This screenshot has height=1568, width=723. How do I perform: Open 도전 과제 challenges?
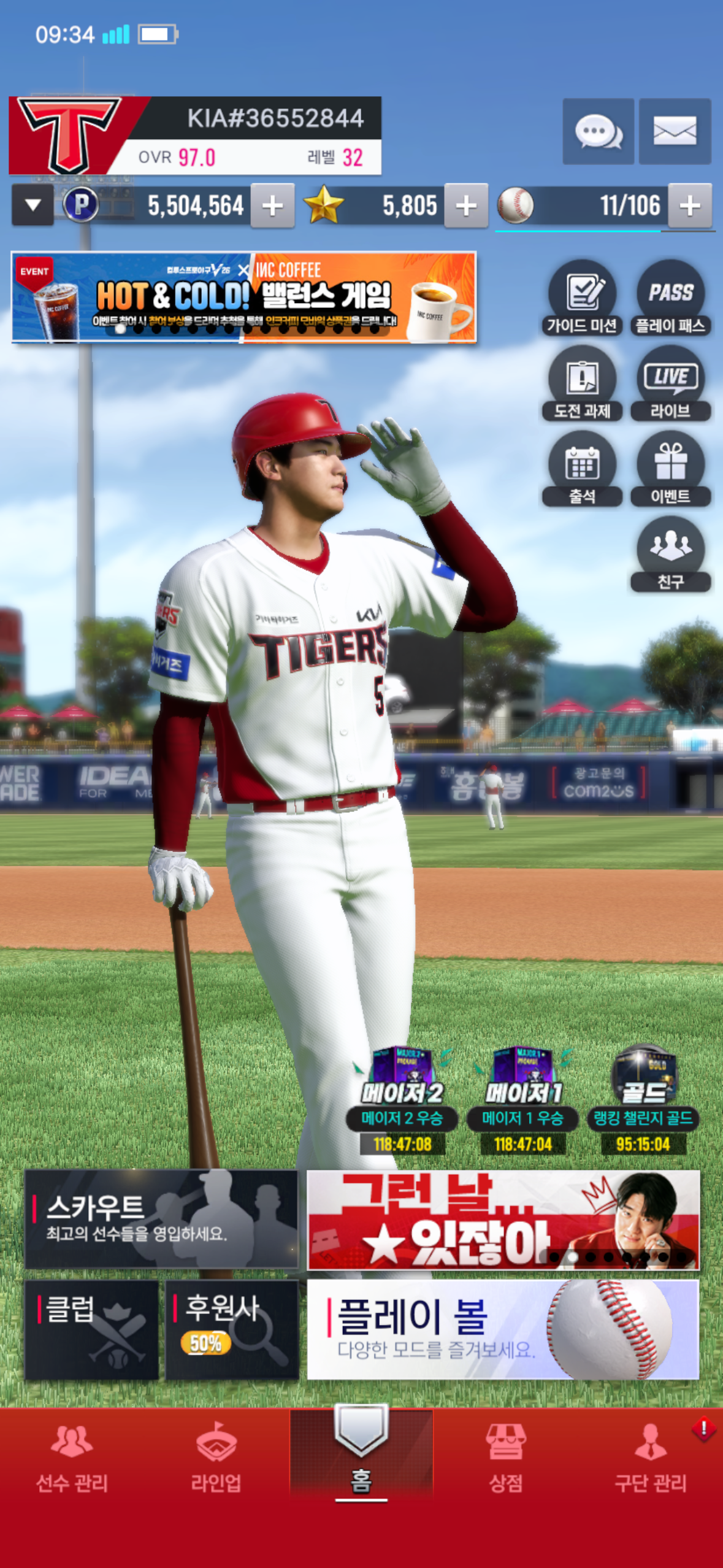[582, 383]
